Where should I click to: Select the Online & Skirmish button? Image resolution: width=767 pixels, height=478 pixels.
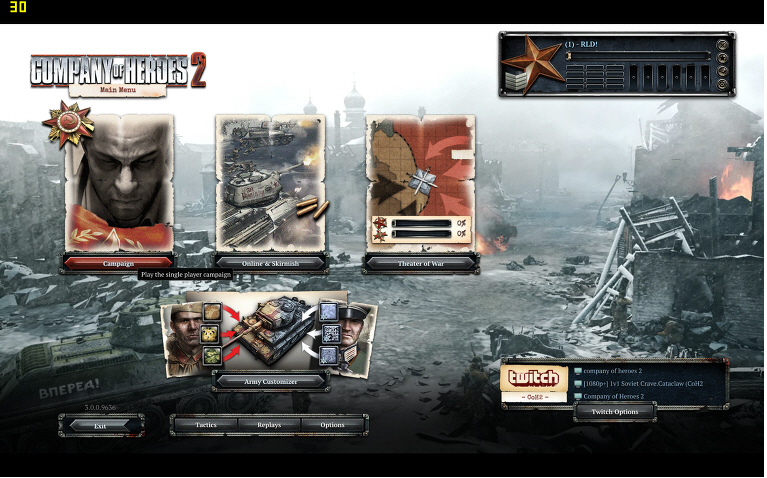[270, 264]
